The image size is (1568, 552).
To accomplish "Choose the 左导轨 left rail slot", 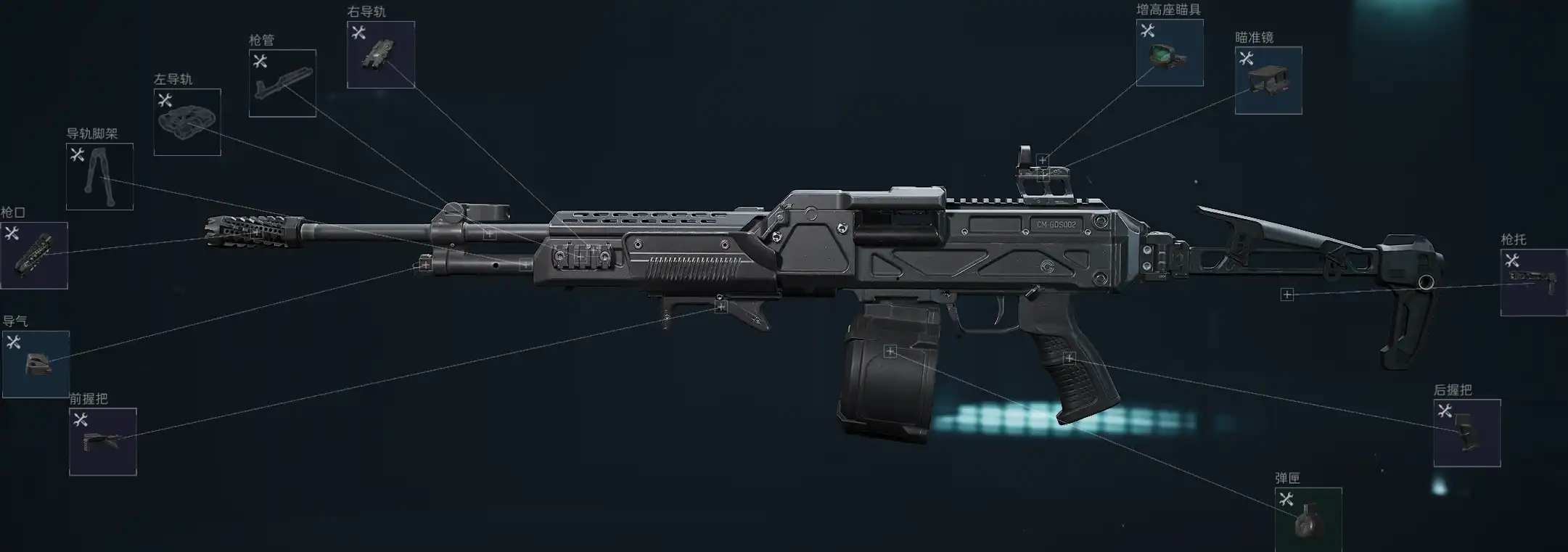I will click(187, 122).
